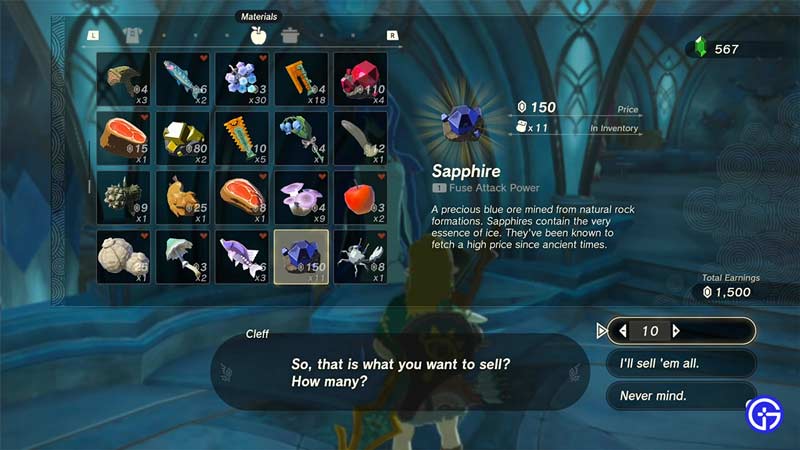Increase the sell quantity with right arrow
The height and width of the screenshot is (450, 800).
pyautogui.click(x=676, y=331)
